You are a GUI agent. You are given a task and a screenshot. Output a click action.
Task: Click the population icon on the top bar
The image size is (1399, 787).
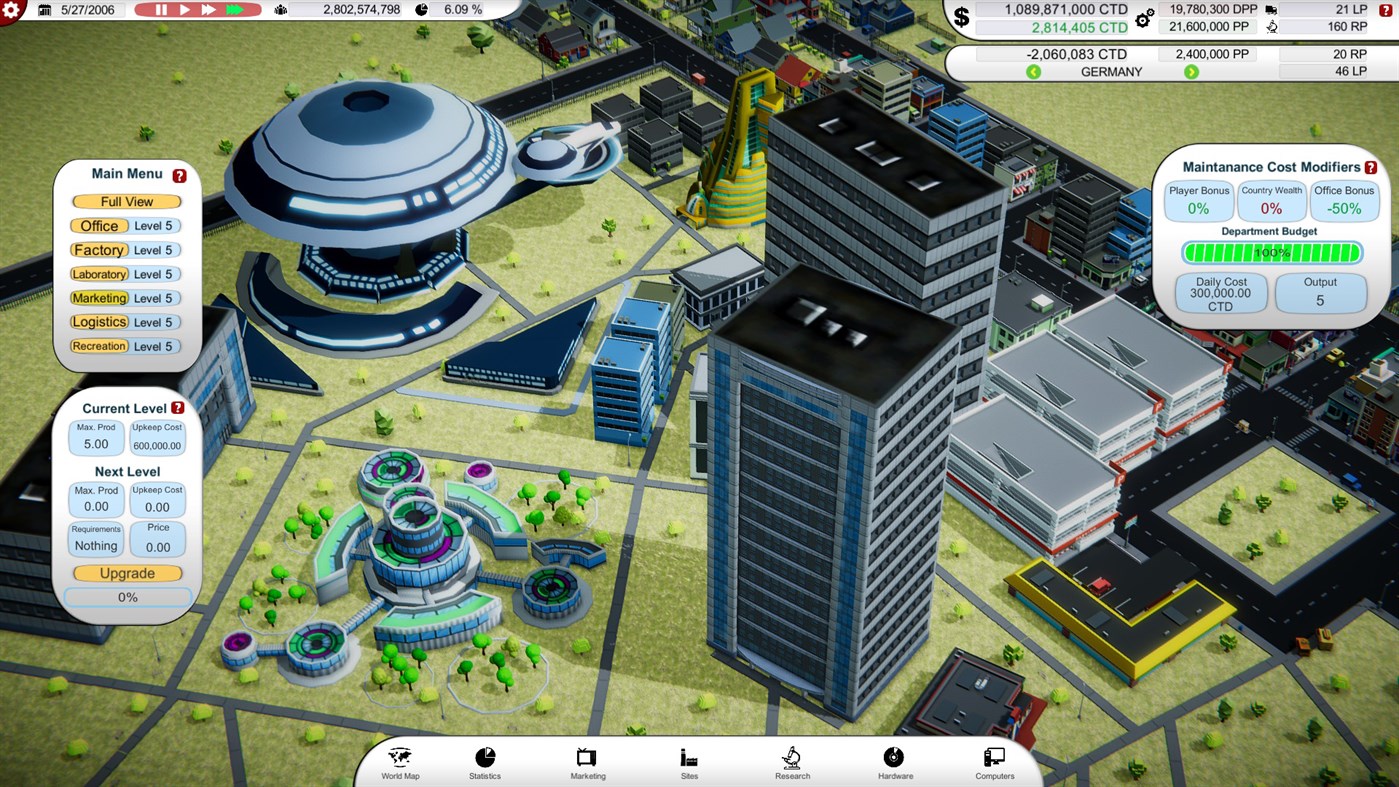click(x=281, y=11)
